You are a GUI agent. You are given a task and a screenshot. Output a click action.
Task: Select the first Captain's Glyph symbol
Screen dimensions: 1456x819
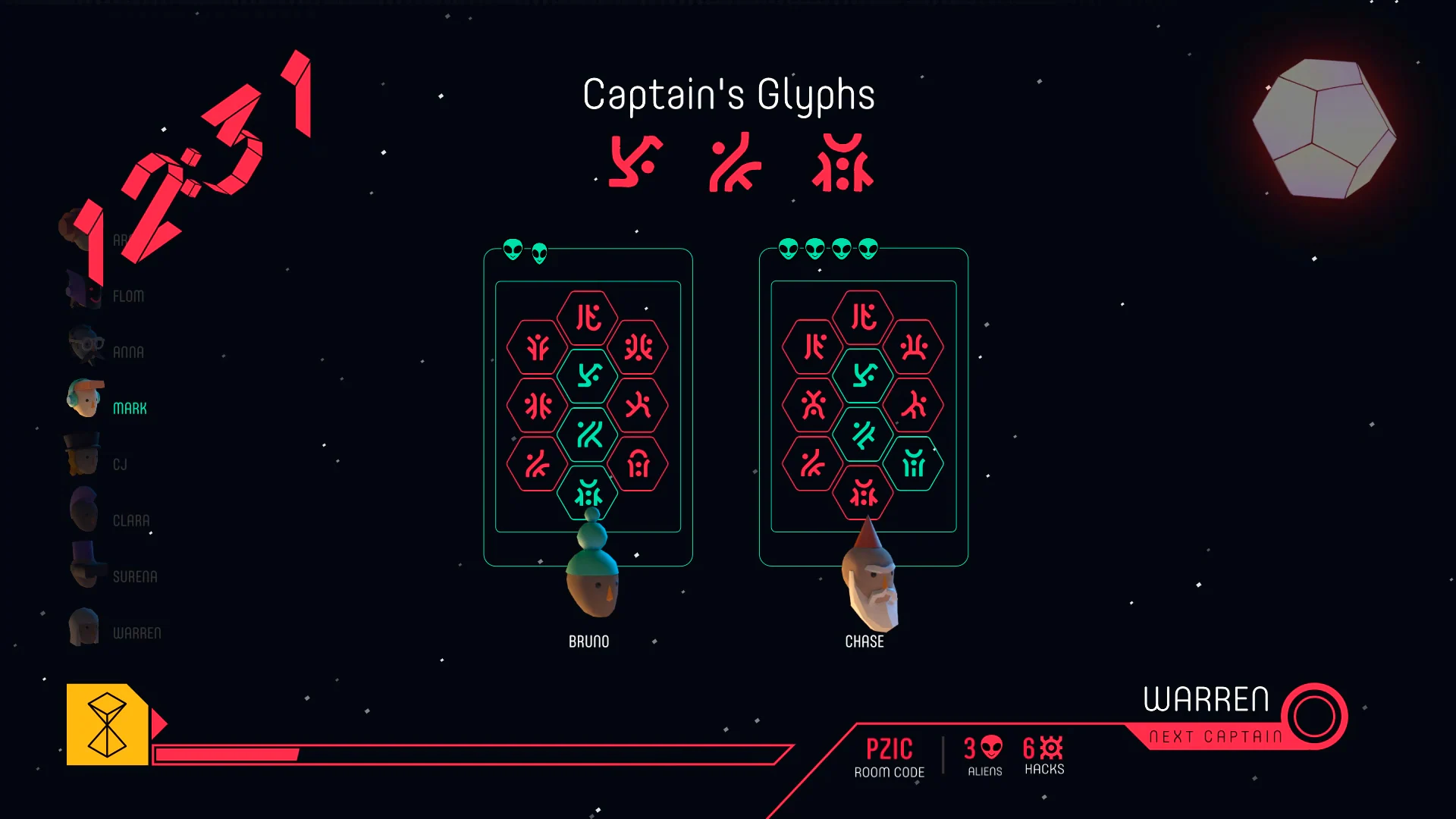(634, 162)
